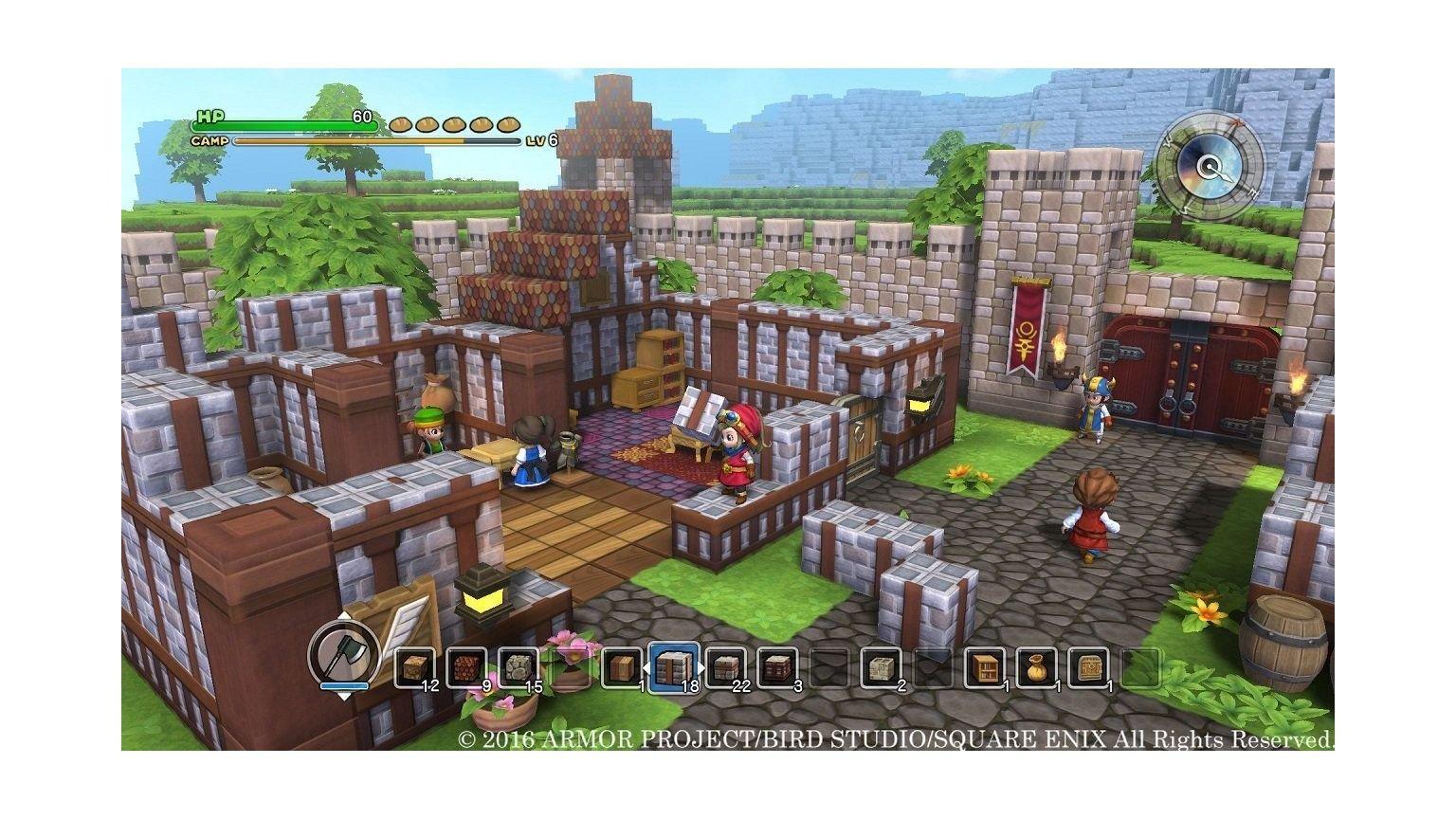Select the bookshelf item slot in the hotbar
The width and height of the screenshot is (1456, 819).
983,665
